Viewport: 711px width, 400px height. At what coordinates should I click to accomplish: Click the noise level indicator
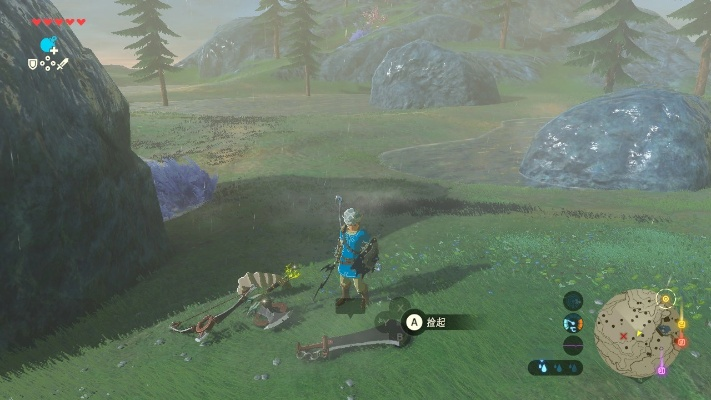tap(573, 345)
